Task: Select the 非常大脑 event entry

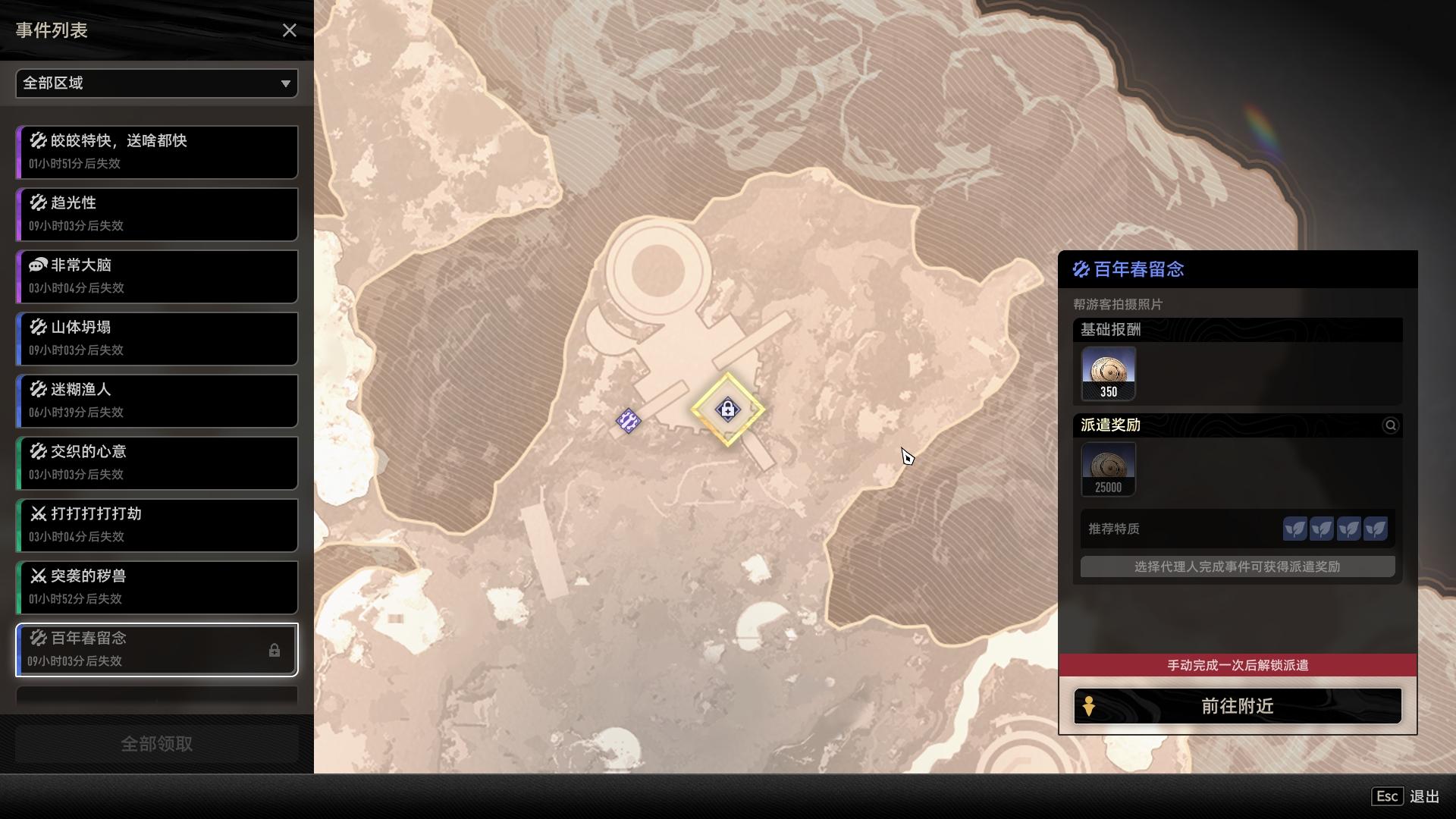Action: [x=157, y=276]
